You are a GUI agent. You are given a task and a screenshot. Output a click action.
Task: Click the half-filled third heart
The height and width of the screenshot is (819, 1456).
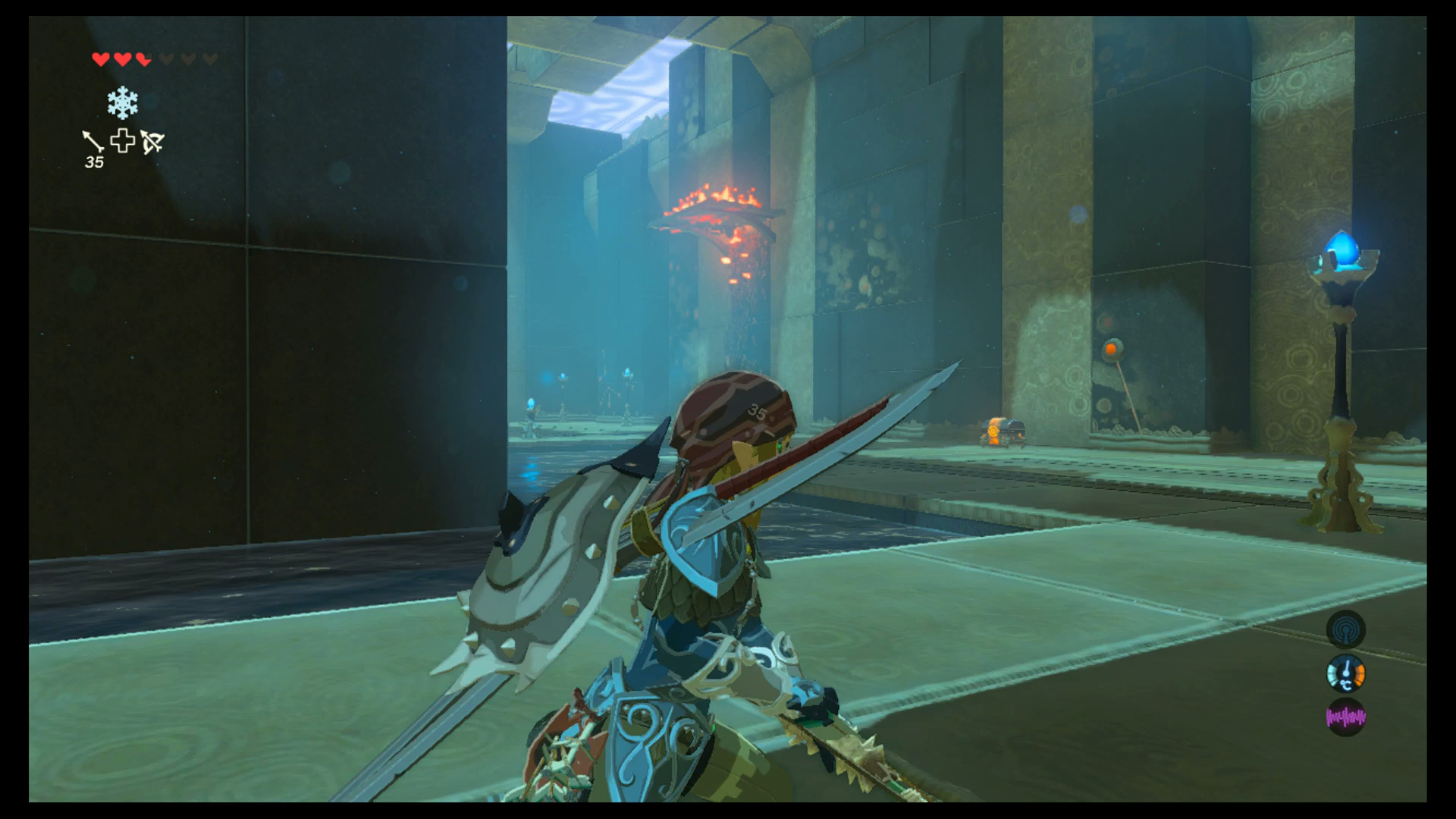143,58
